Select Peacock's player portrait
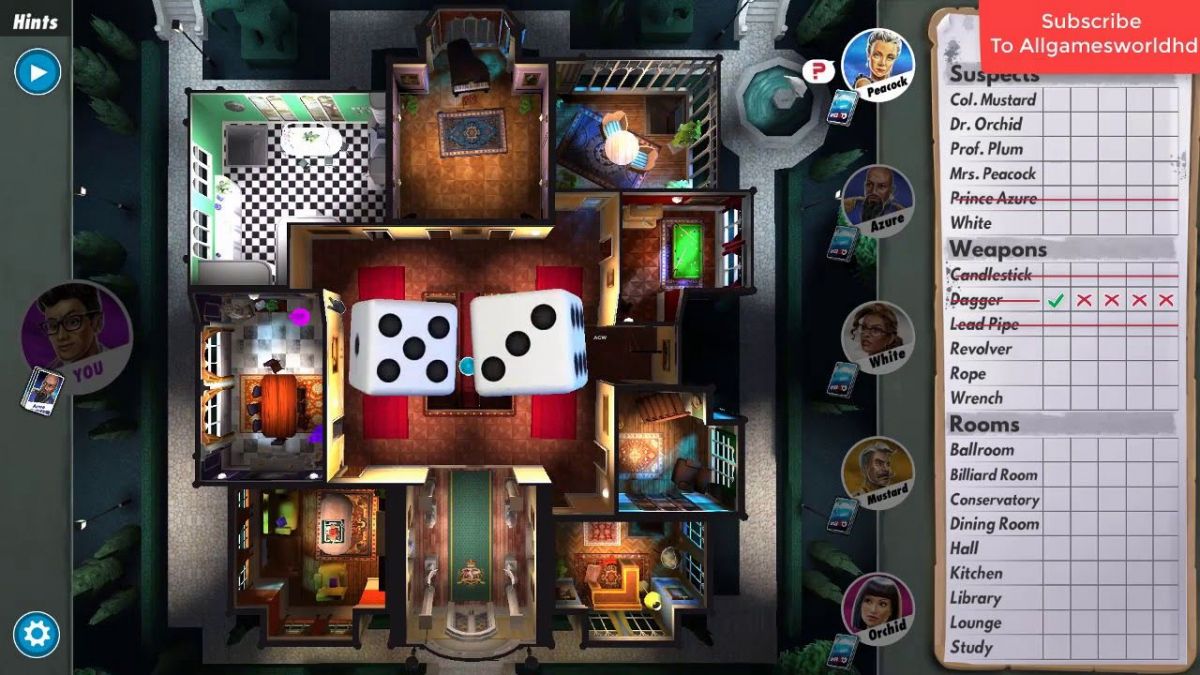The image size is (1200, 675). 878,64
